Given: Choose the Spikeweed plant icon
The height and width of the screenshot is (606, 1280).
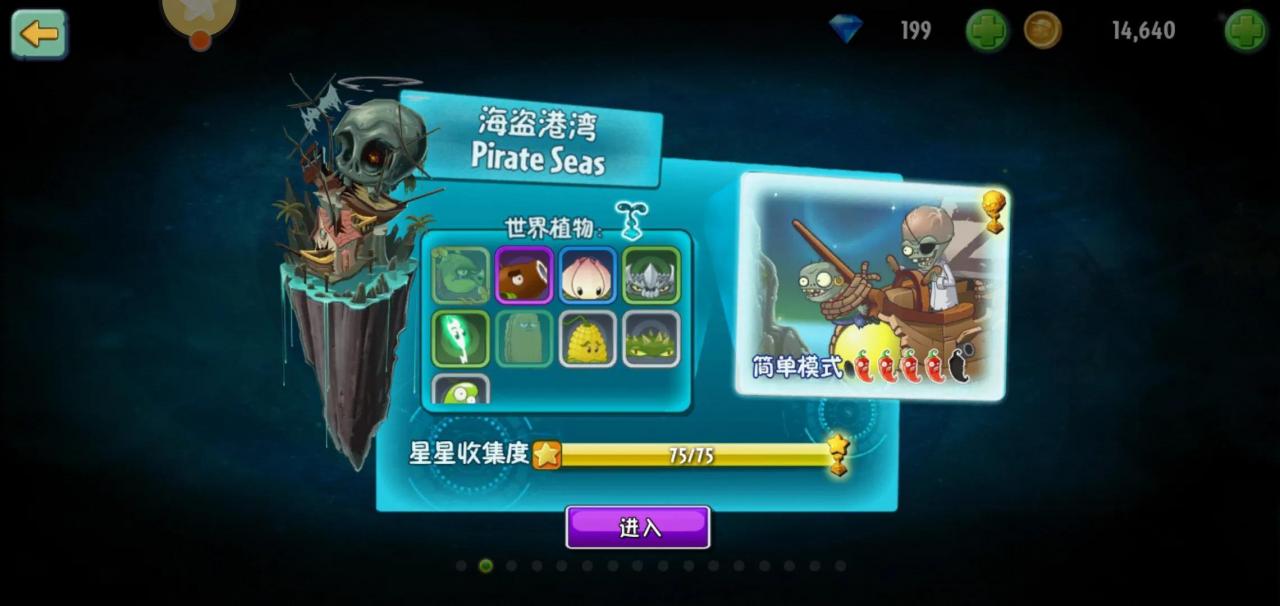Looking at the screenshot, I should tap(651, 338).
